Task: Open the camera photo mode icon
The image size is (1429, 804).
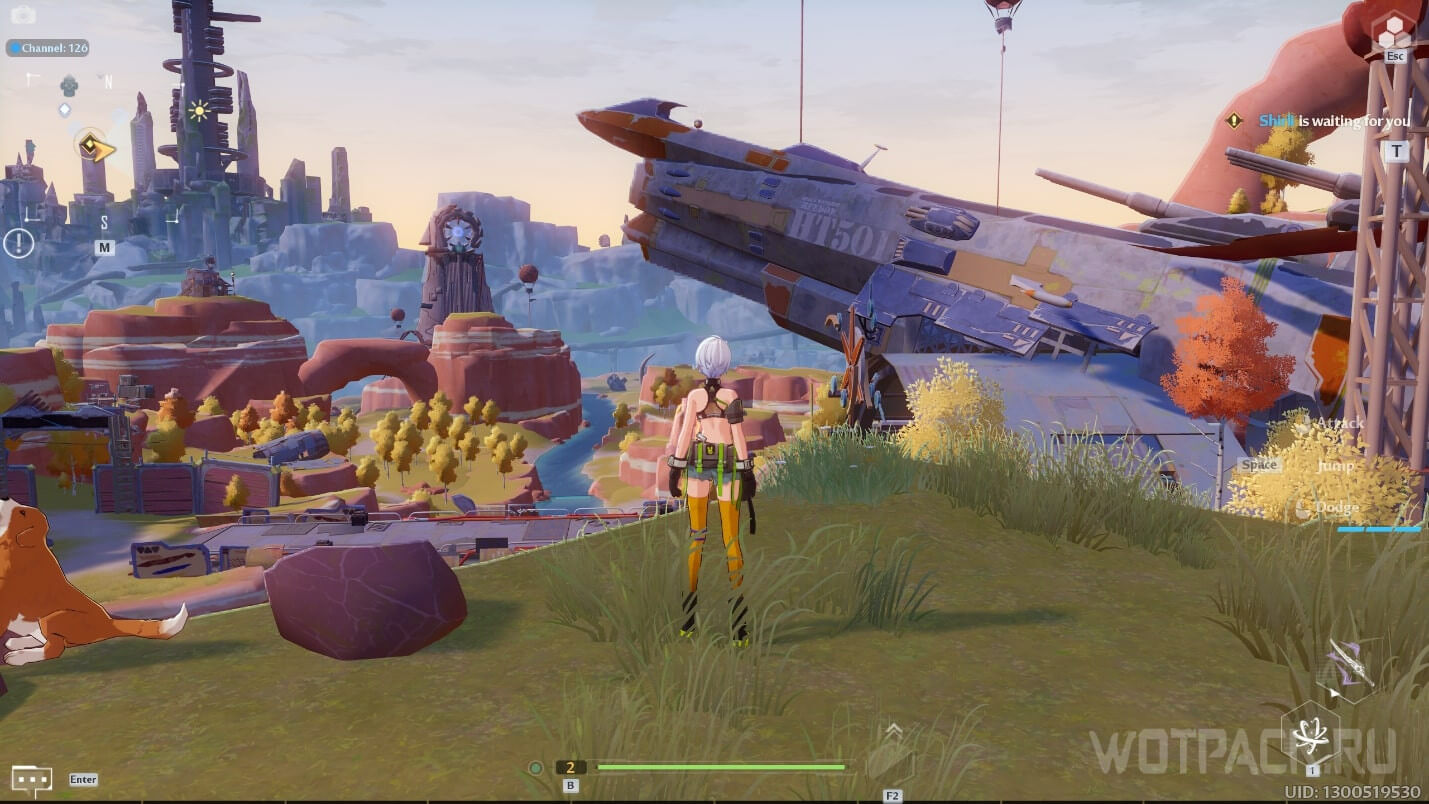Action: point(22,14)
